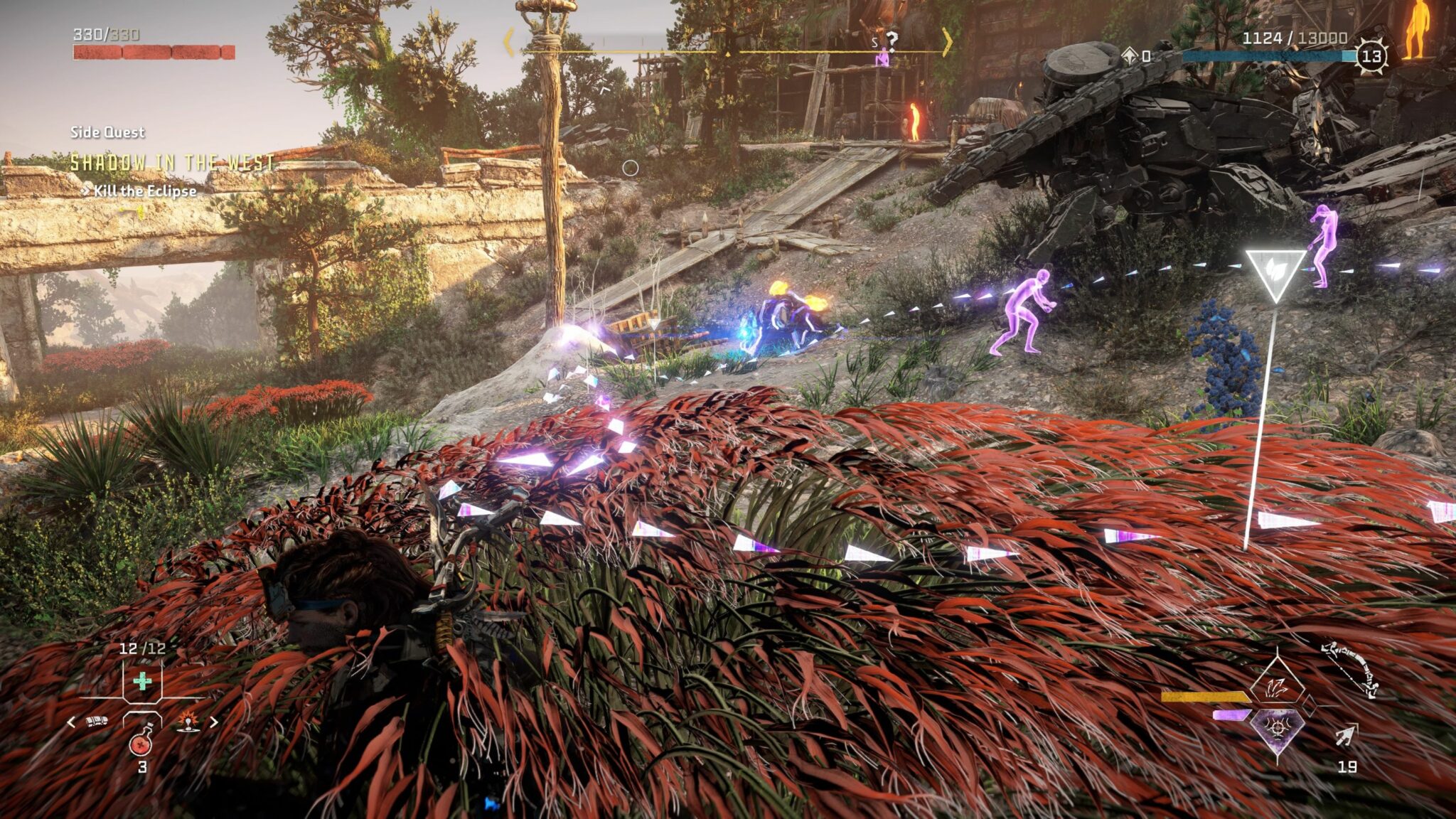Choose the explosive trap tool icon

pos(188,721)
